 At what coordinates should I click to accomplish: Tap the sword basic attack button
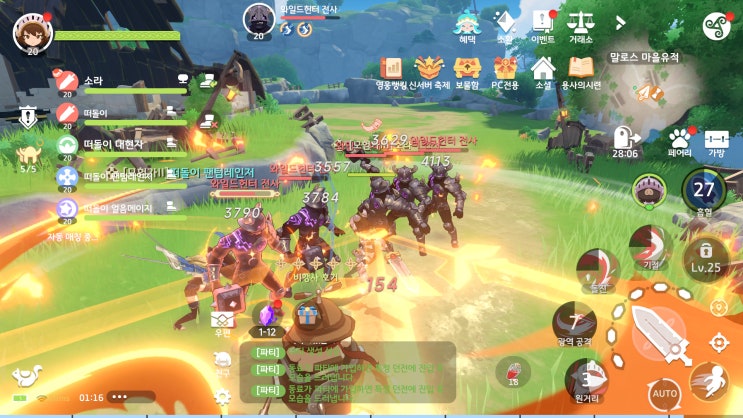(659, 331)
